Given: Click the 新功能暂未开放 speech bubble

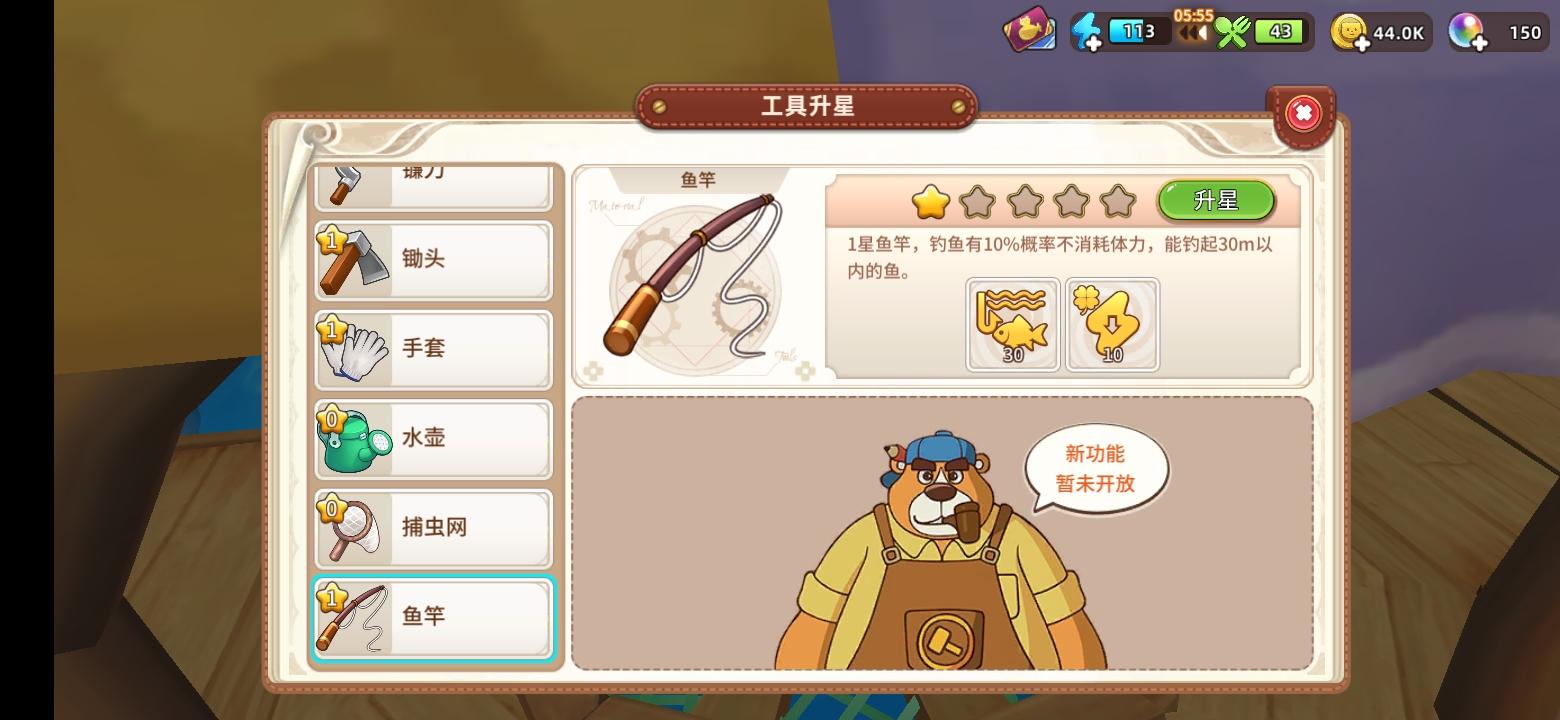Looking at the screenshot, I should (x=1094, y=466).
